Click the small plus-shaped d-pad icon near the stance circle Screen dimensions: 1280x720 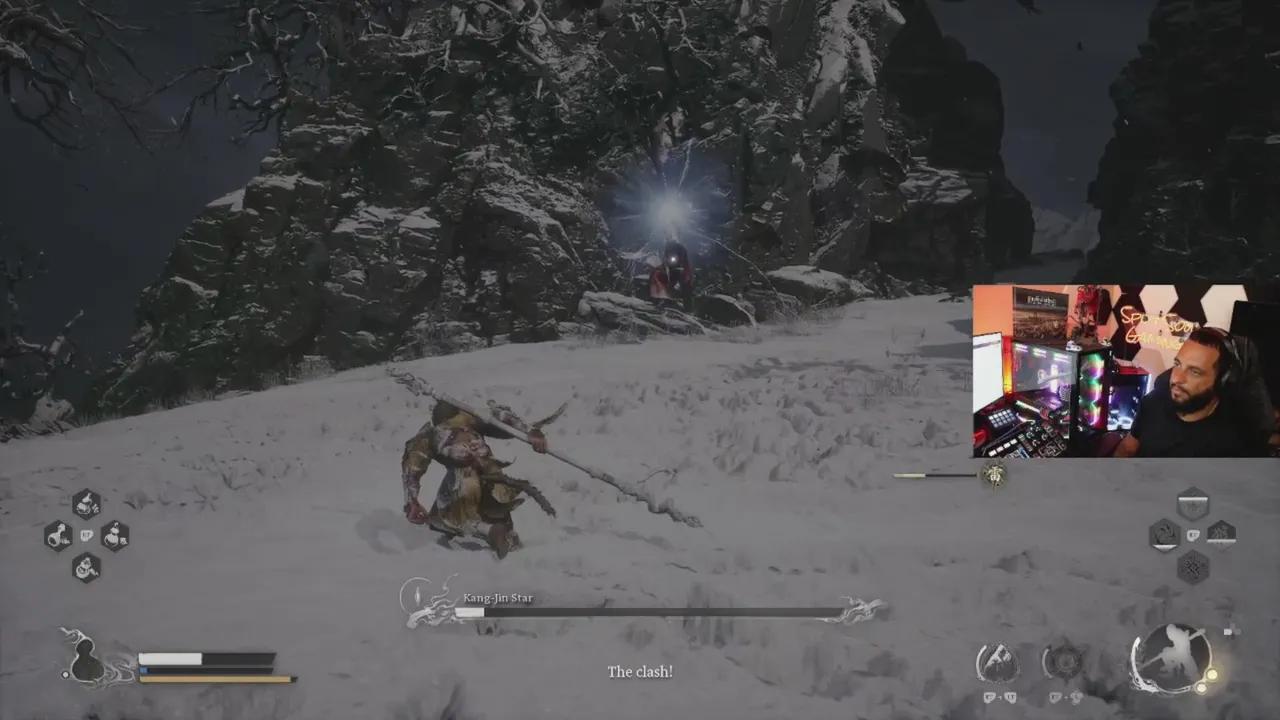(x=1232, y=631)
